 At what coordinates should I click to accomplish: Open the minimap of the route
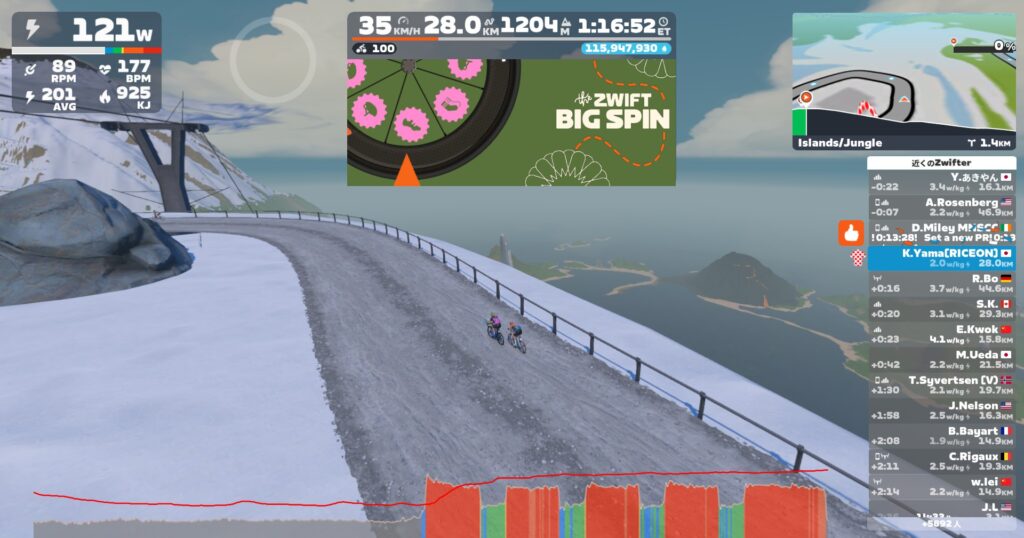[904, 73]
